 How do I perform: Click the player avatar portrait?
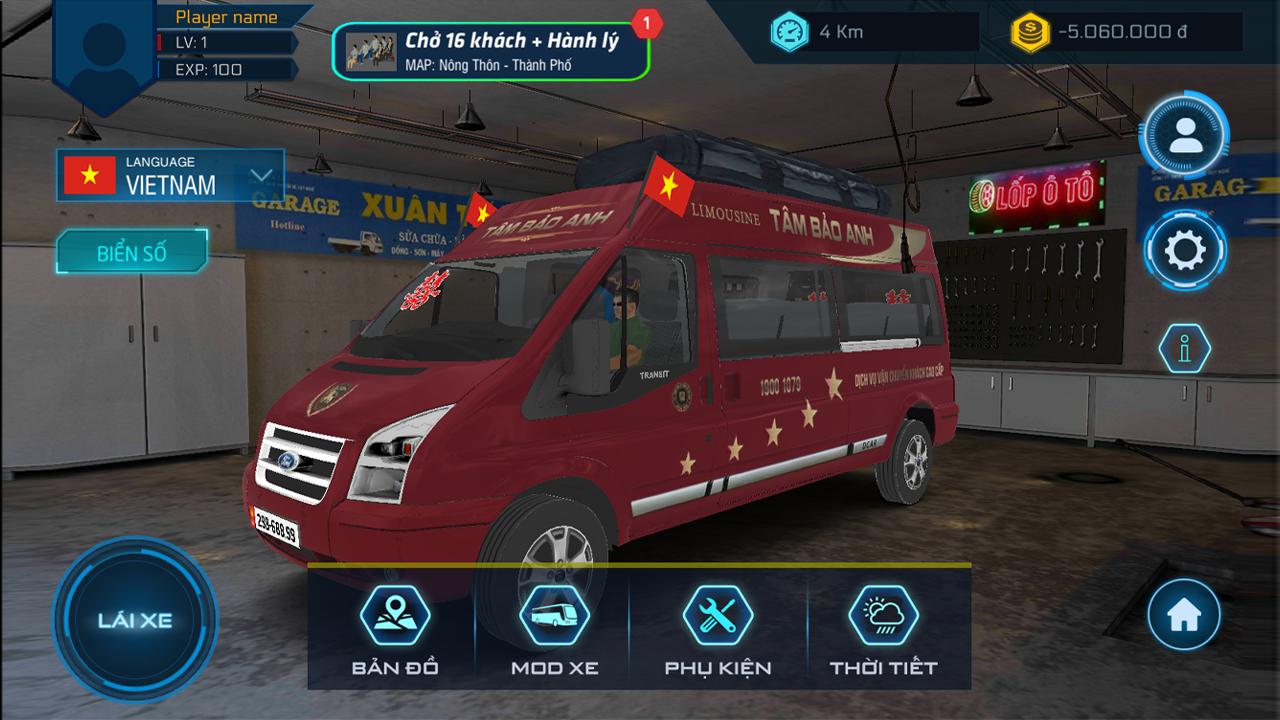coord(104,48)
